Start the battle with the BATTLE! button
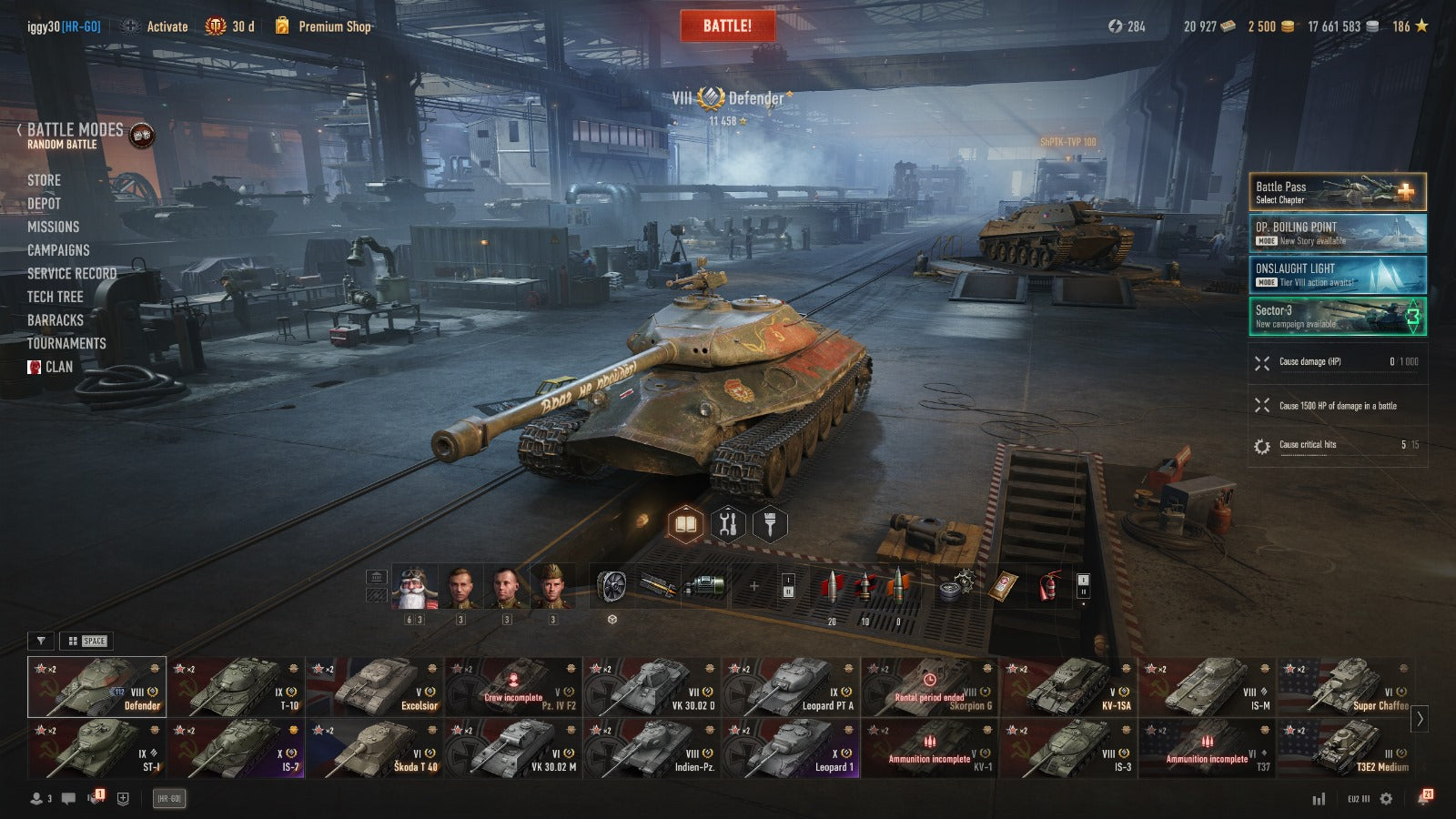 (x=727, y=26)
